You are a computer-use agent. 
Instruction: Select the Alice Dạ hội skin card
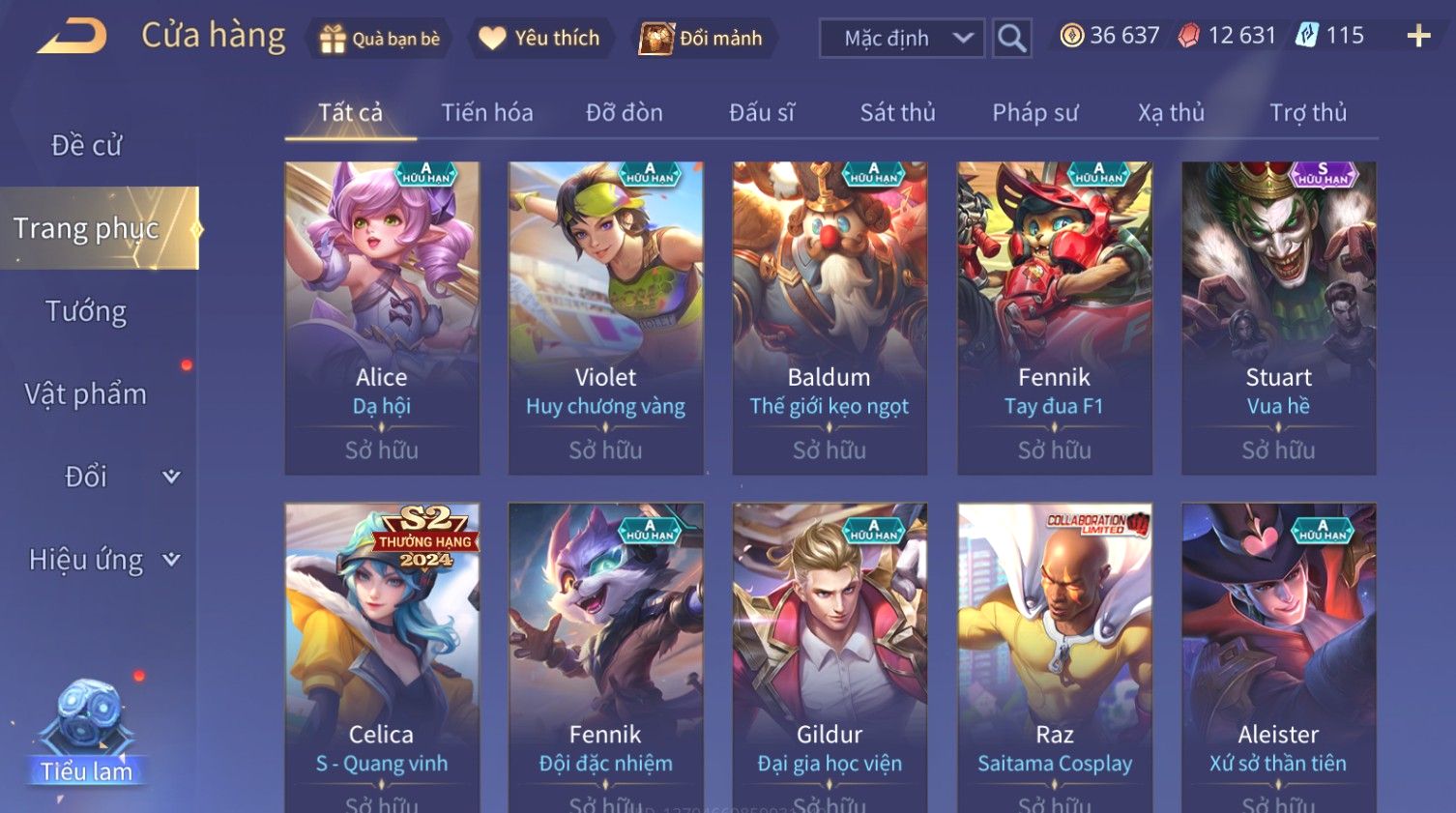[x=382, y=317]
